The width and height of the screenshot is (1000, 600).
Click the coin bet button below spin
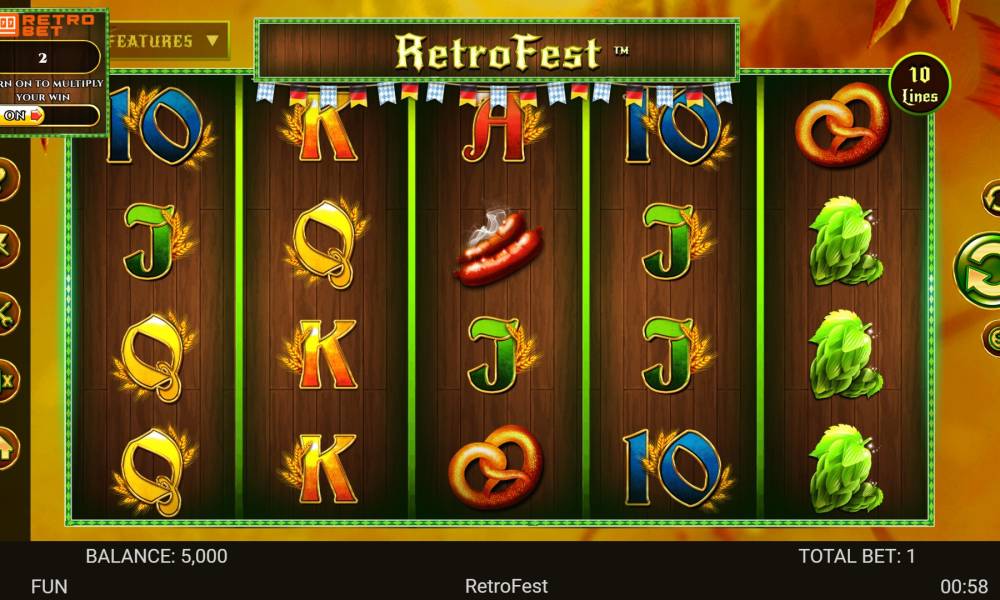[992, 337]
